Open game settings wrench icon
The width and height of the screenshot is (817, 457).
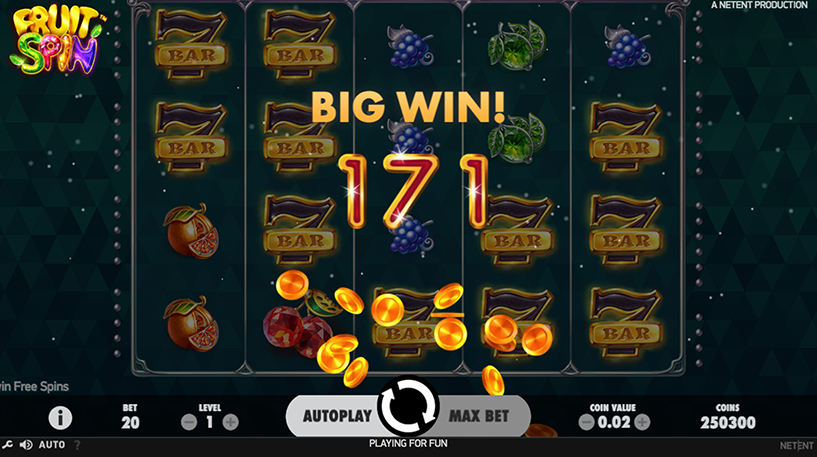tap(7, 444)
